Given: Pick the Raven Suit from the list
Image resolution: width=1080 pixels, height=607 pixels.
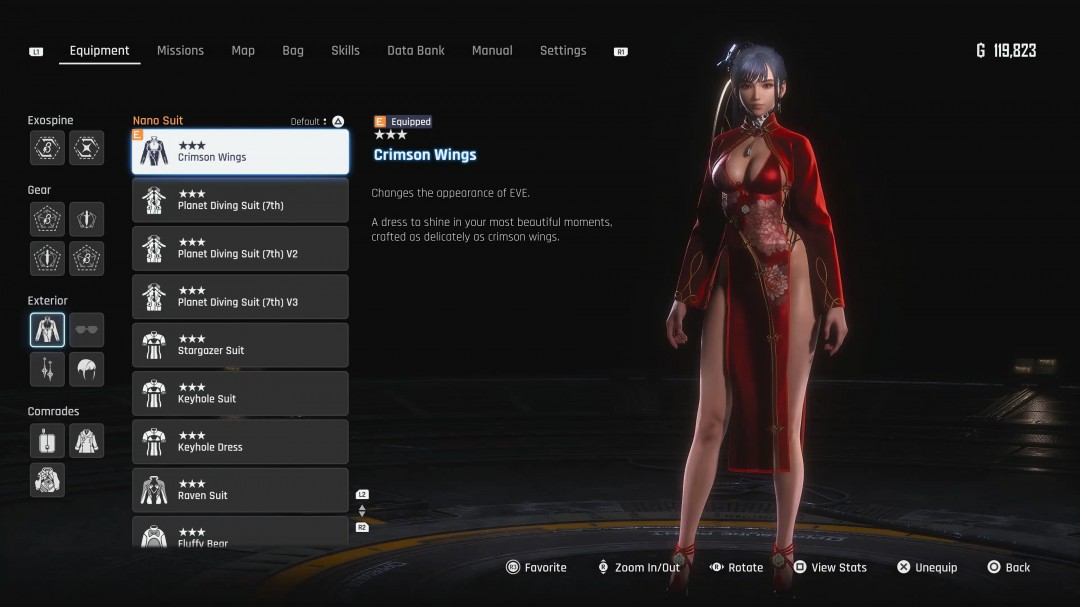Looking at the screenshot, I should click(240, 490).
